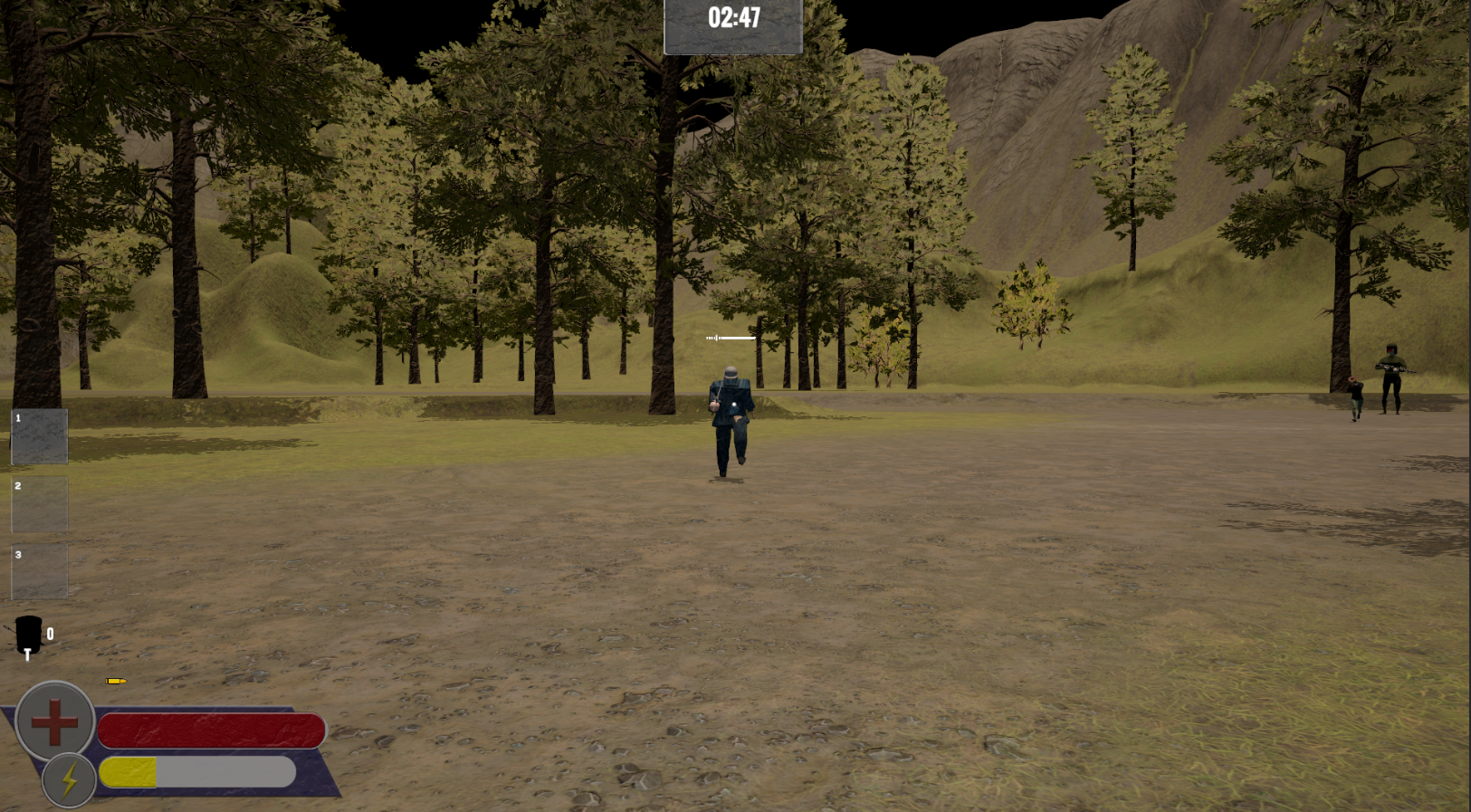Screen dimensions: 1471x812
Task: Click the empty inventory slot 3
Action: (x=39, y=570)
